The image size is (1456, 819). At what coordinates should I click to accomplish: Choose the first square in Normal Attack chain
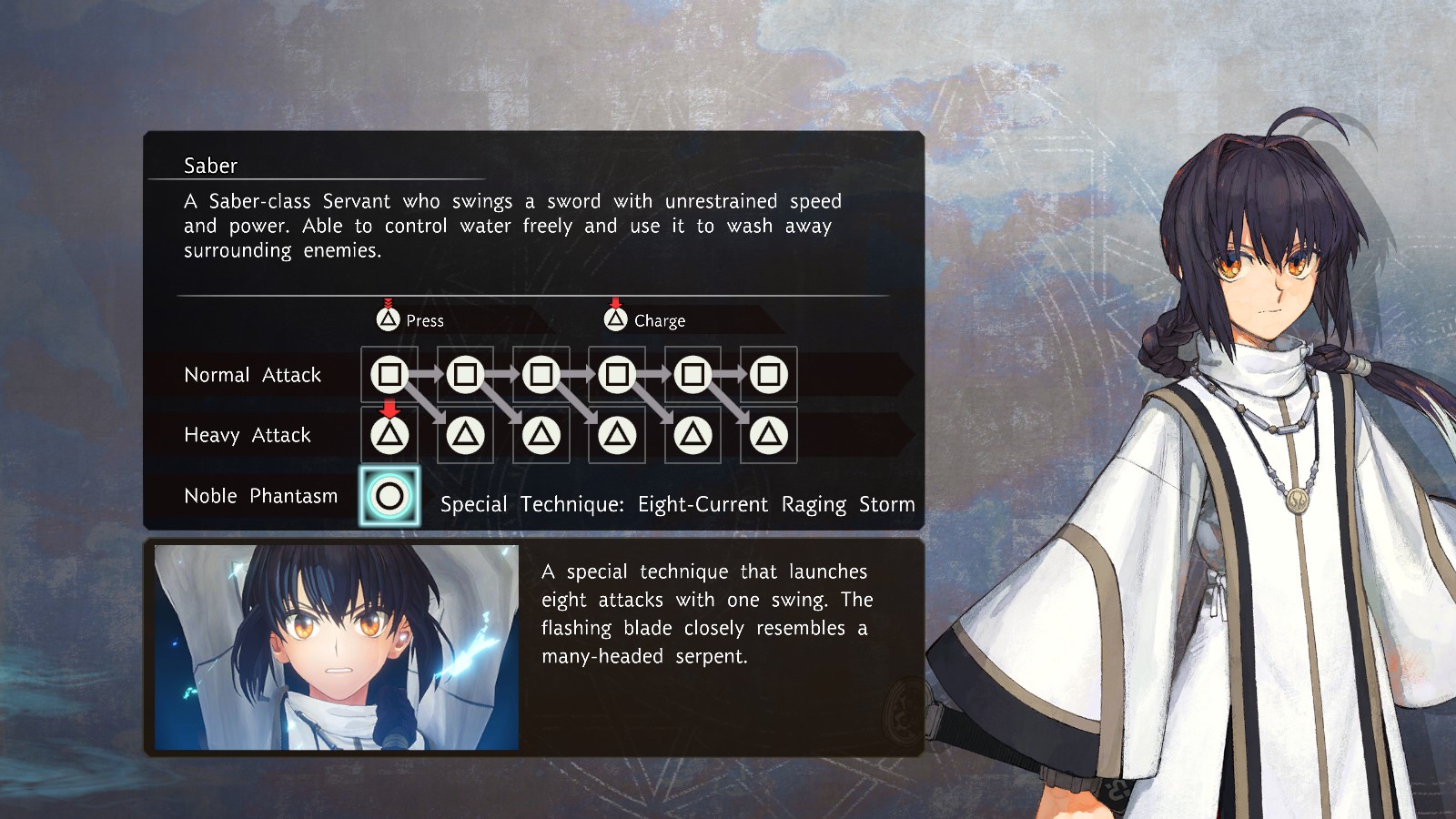click(x=389, y=374)
